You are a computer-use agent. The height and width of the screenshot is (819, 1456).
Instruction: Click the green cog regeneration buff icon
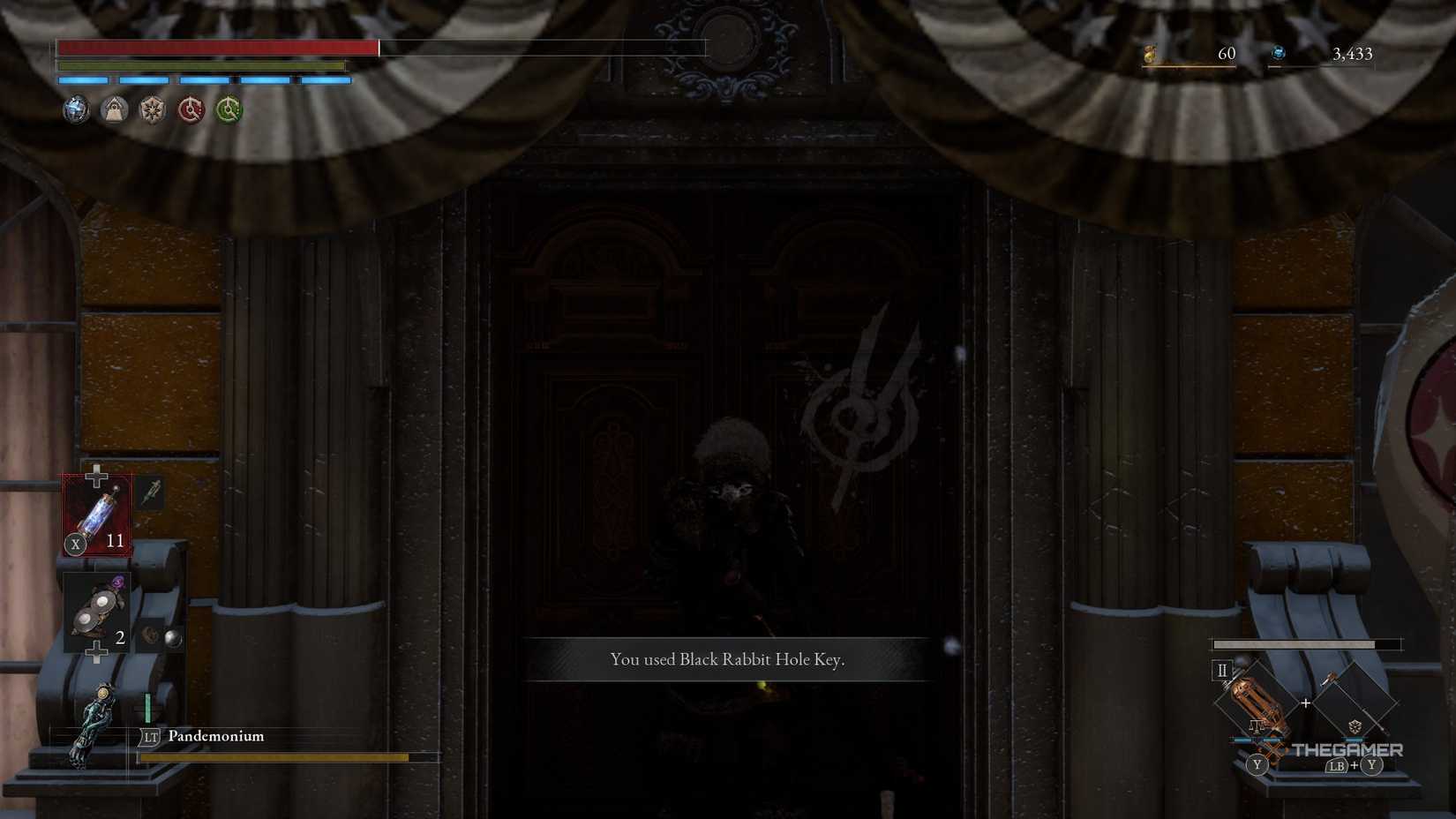228,109
